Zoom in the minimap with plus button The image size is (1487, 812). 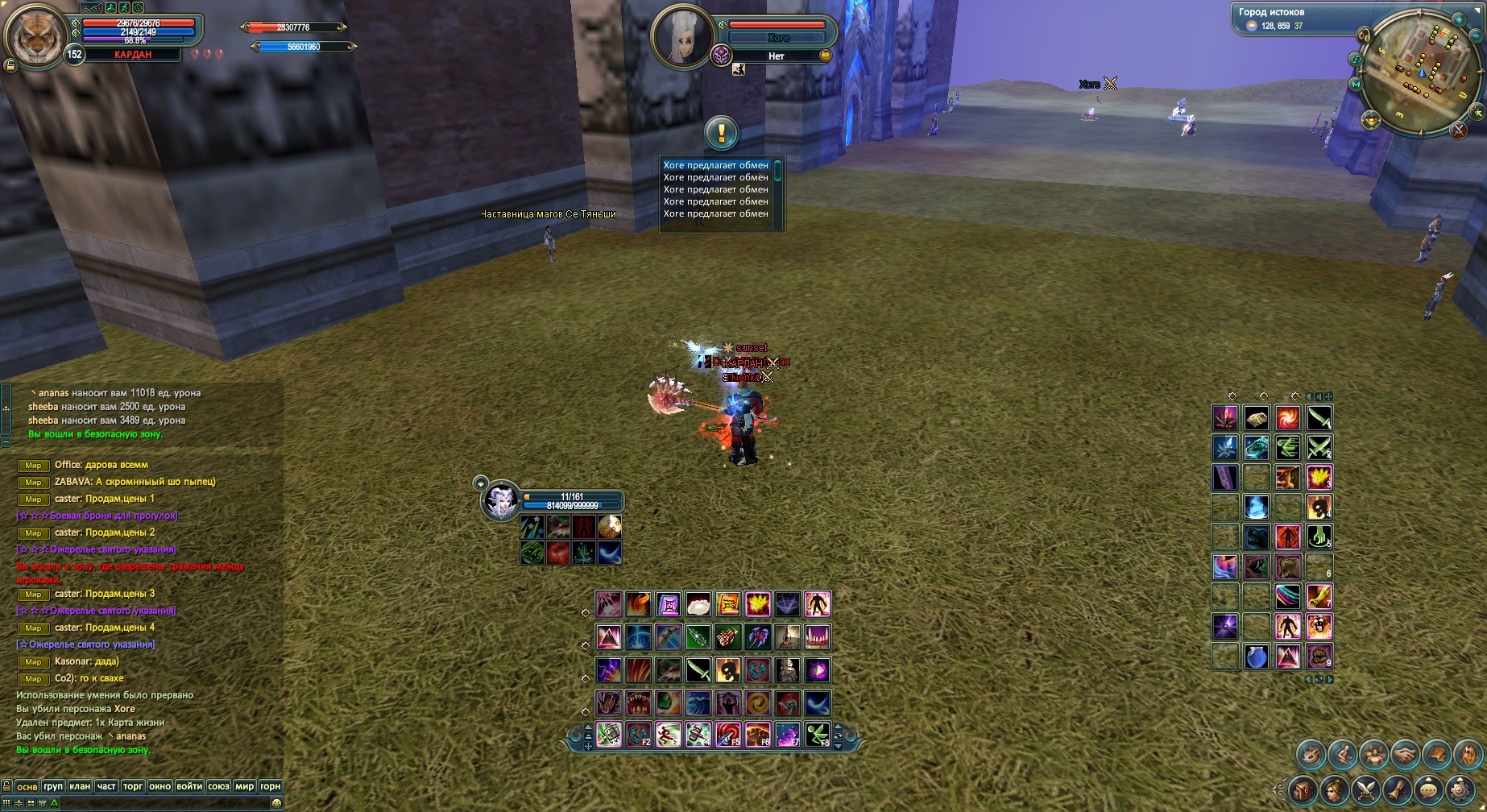pyautogui.click(x=1459, y=20)
